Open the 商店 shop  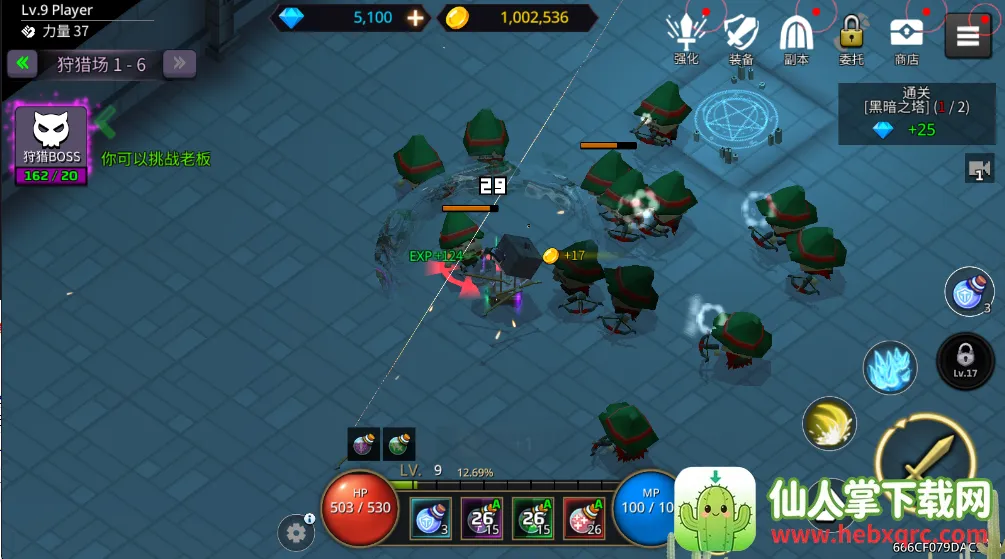906,39
